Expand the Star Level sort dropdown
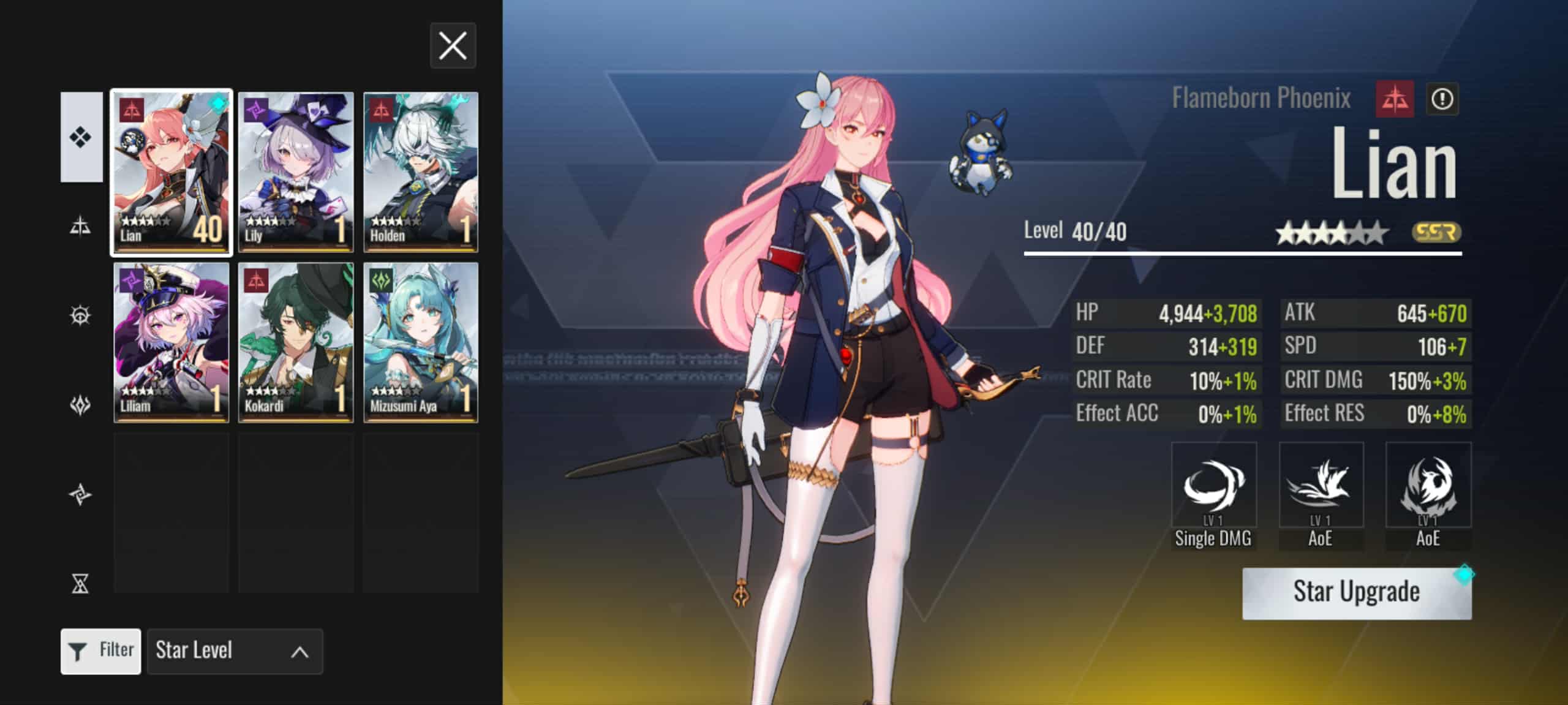Image resolution: width=1568 pixels, height=705 pixels. pos(235,651)
